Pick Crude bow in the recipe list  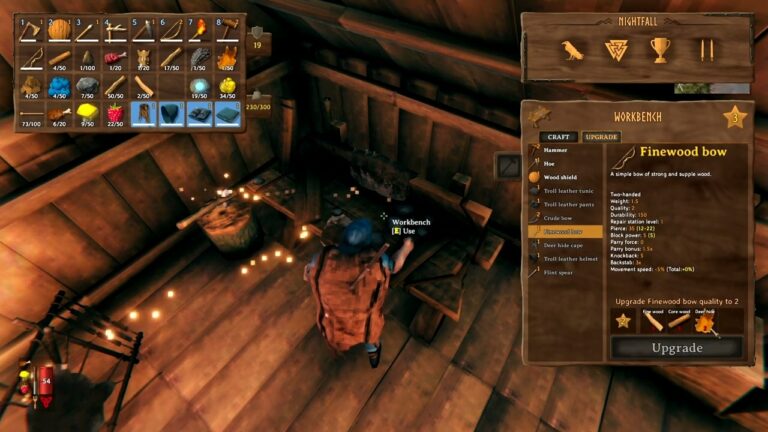click(560, 217)
